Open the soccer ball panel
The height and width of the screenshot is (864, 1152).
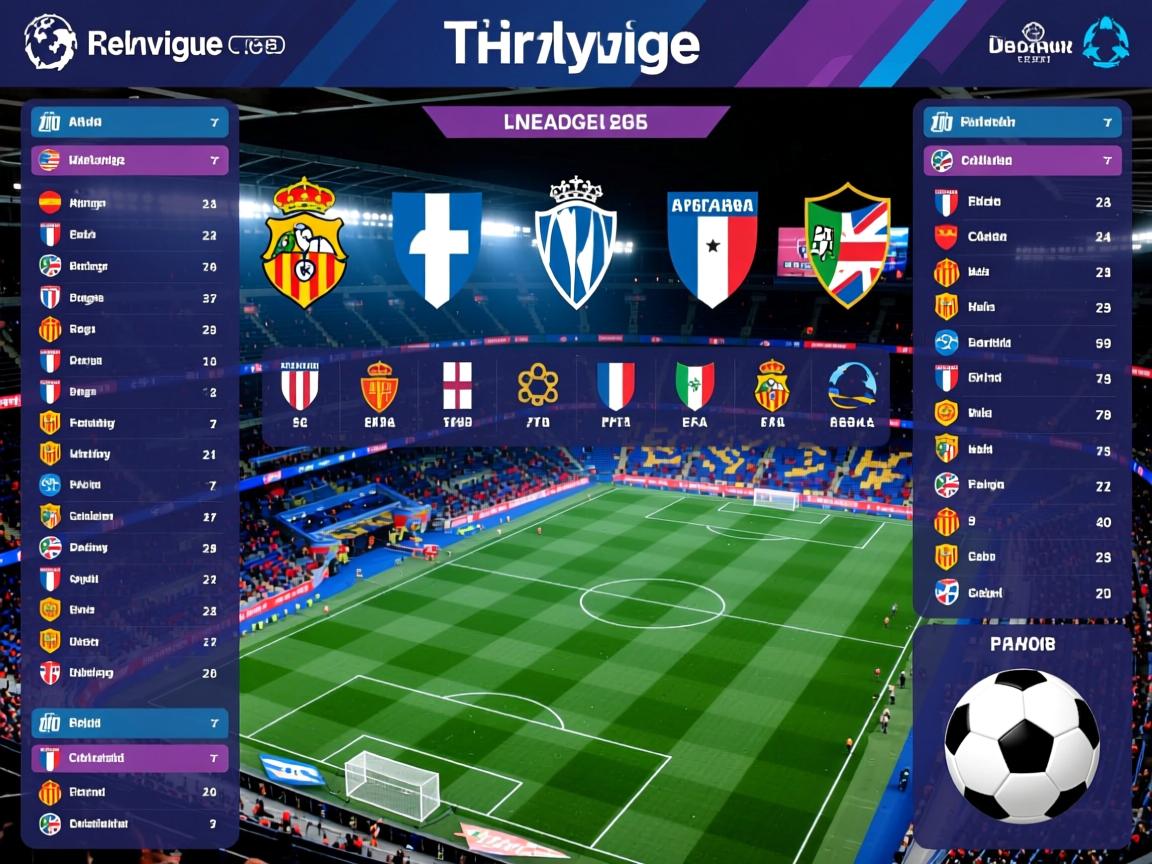click(1022, 735)
